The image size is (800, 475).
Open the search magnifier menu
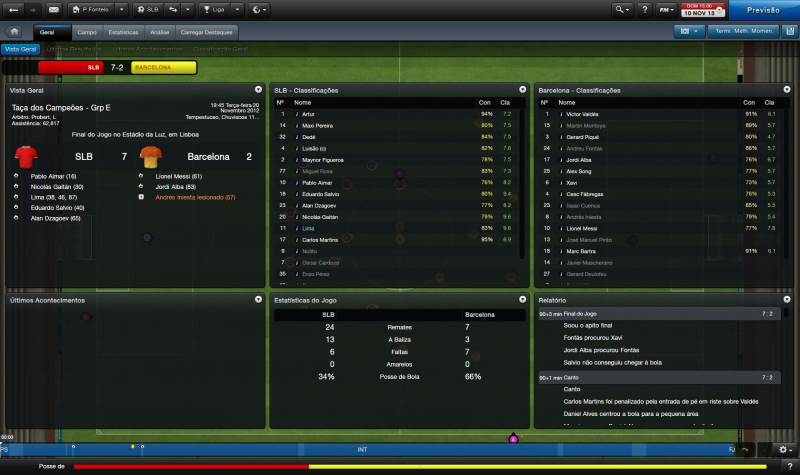(623, 10)
